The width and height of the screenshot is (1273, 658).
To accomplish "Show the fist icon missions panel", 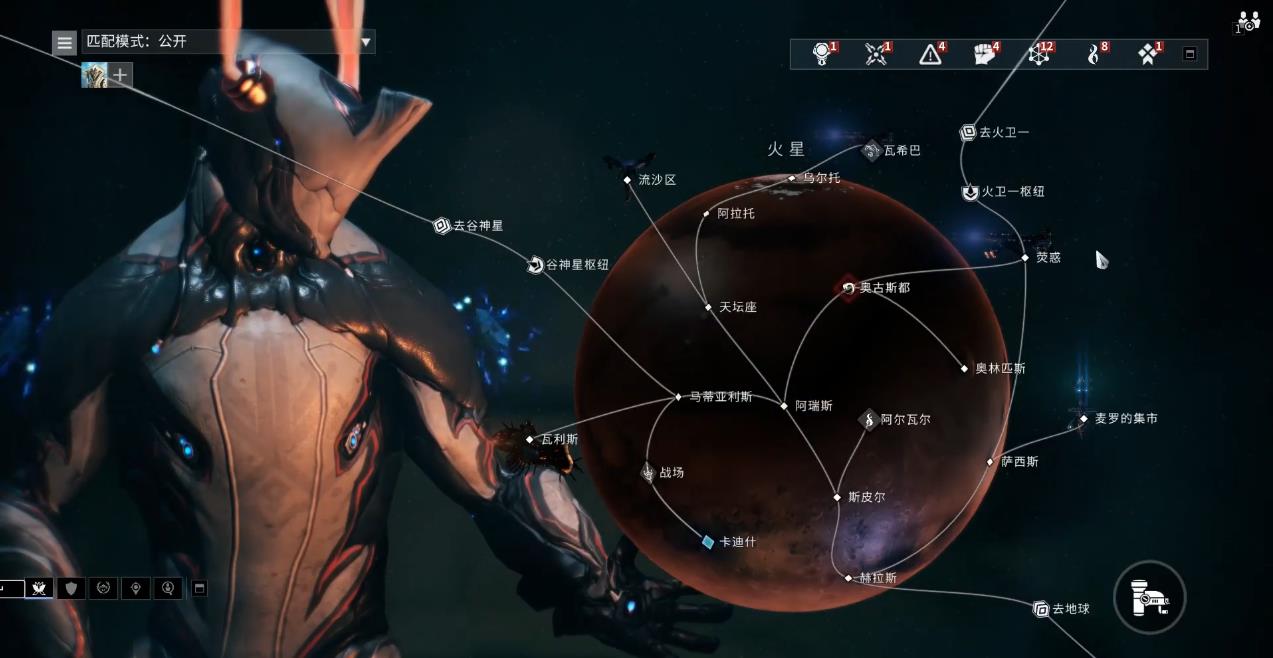I will (x=986, y=54).
